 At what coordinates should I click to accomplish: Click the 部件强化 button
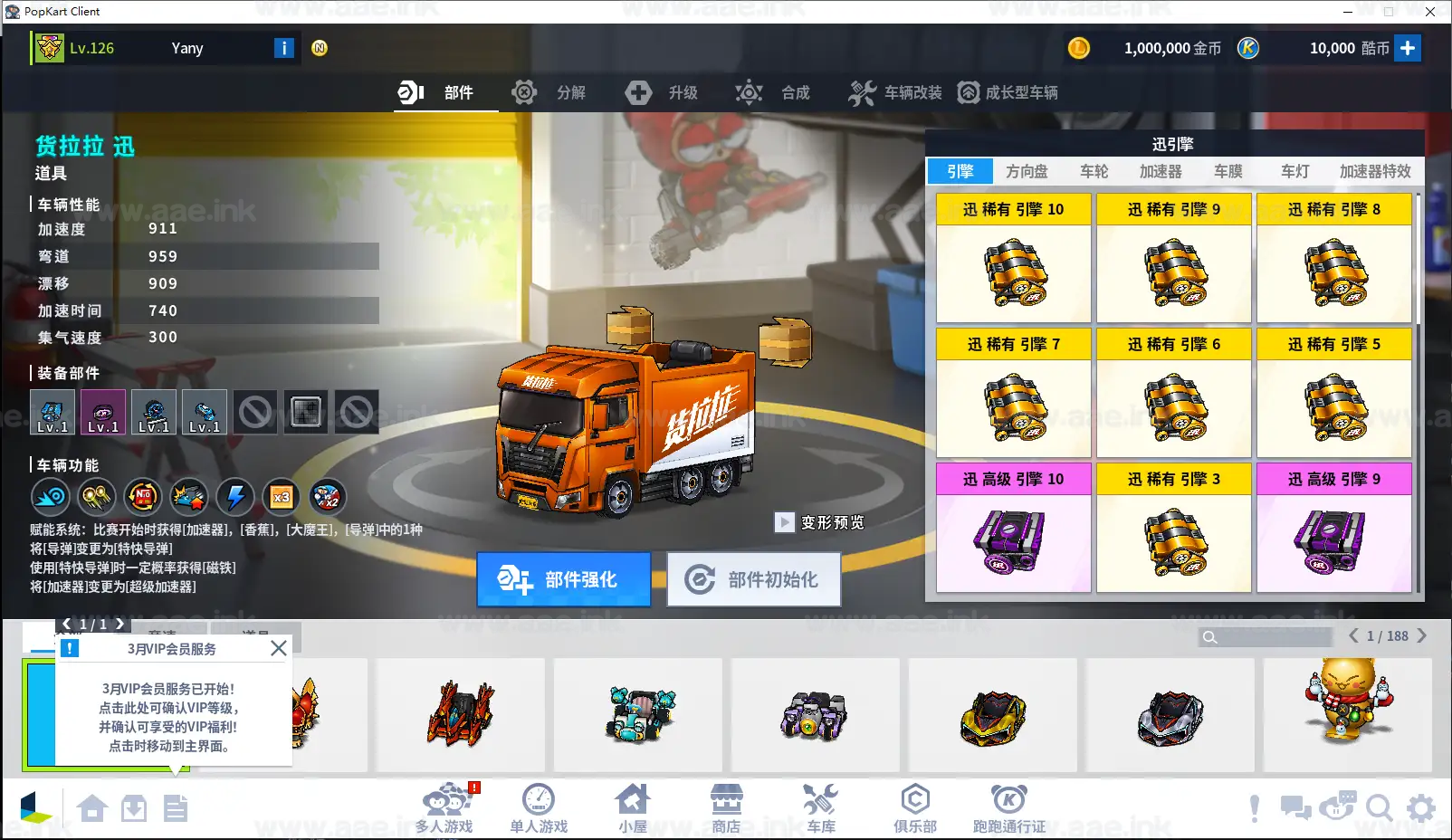[x=563, y=579]
